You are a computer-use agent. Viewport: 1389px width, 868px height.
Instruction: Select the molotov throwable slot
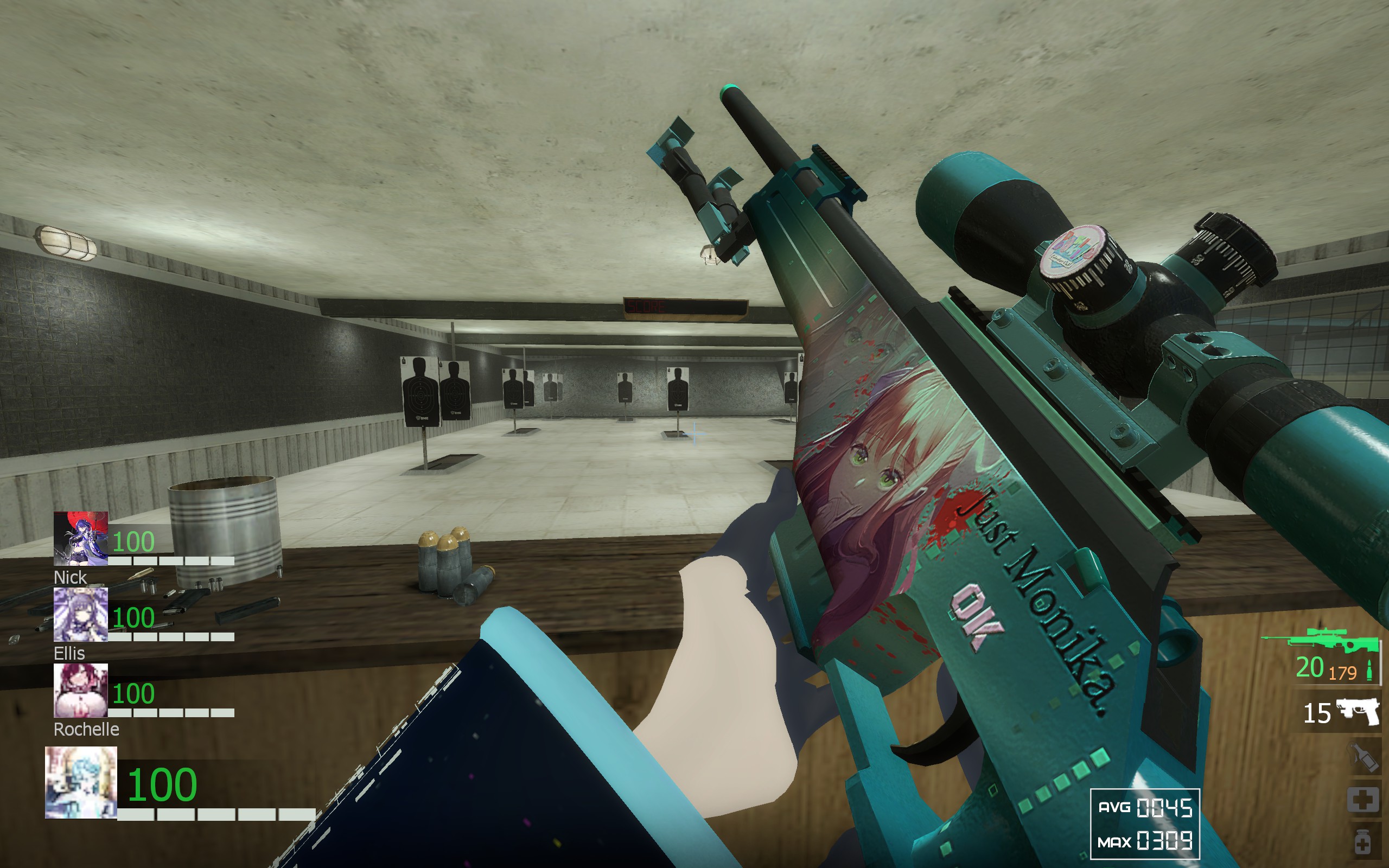pos(1363,757)
